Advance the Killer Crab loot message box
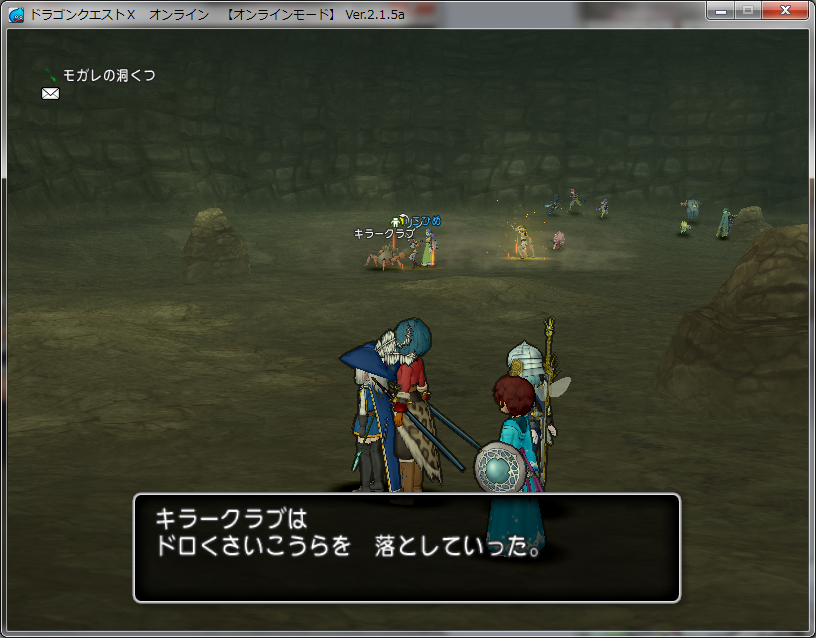The width and height of the screenshot is (816, 639). coord(406,547)
